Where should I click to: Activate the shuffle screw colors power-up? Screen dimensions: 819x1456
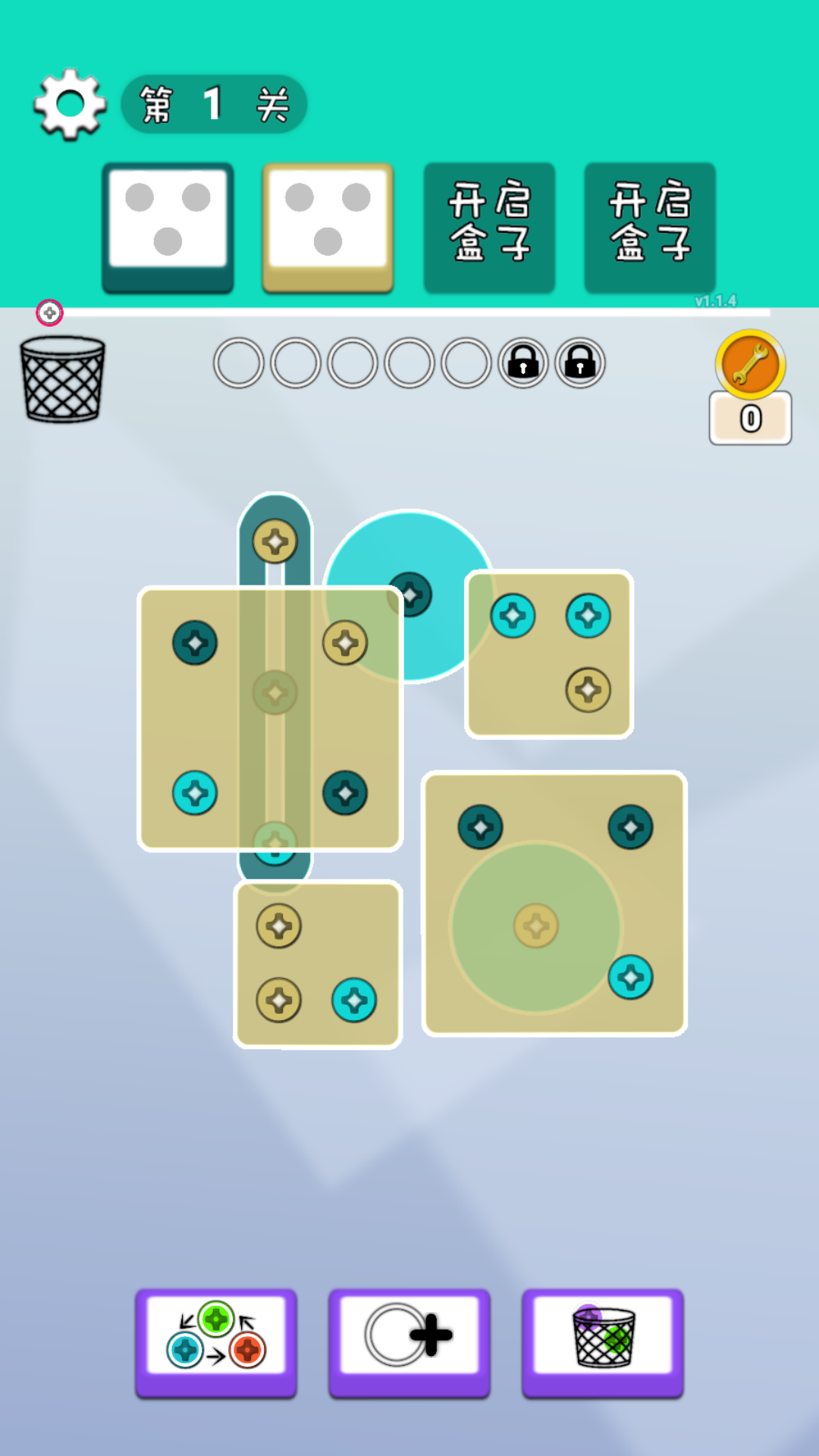click(x=216, y=1341)
